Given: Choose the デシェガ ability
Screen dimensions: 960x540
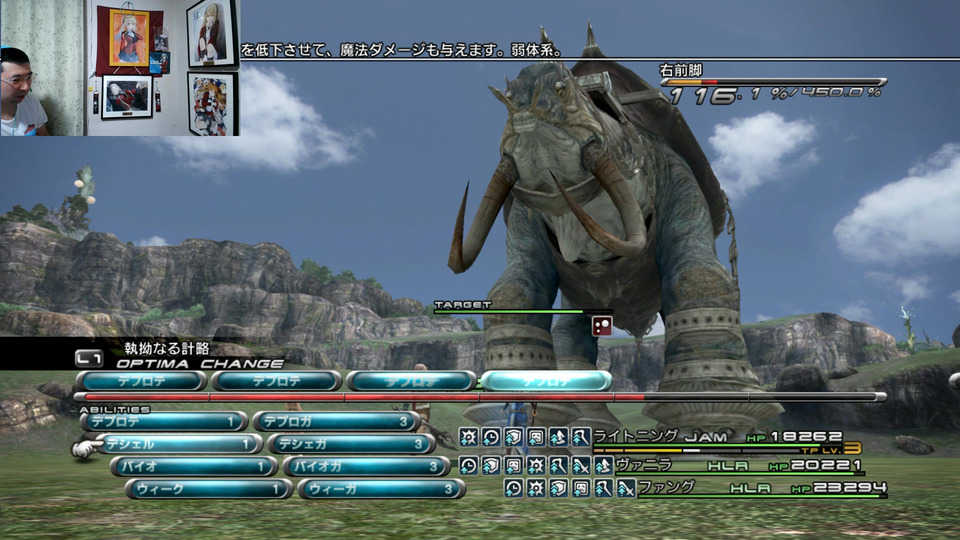Looking at the screenshot, I should tap(350, 444).
